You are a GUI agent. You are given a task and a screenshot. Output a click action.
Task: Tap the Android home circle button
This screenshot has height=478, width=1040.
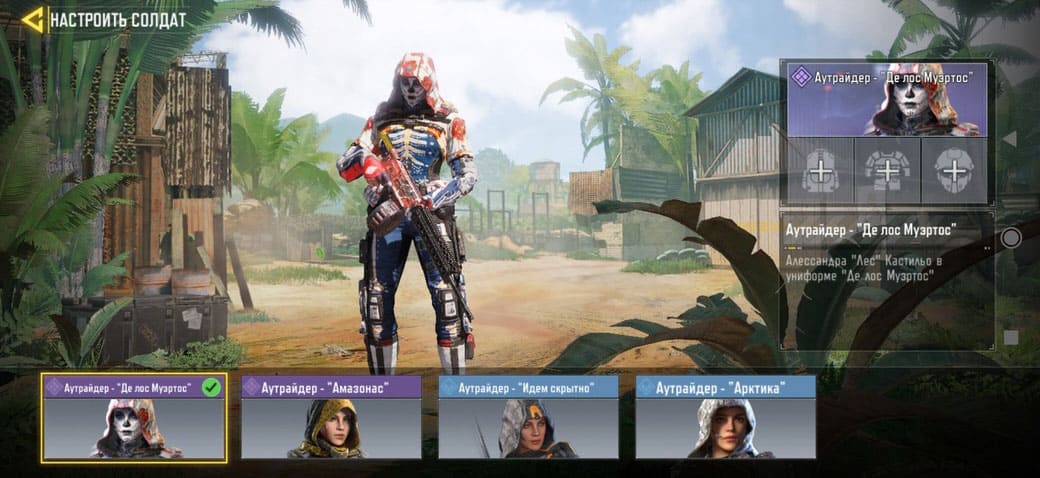(x=1011, y=238)
